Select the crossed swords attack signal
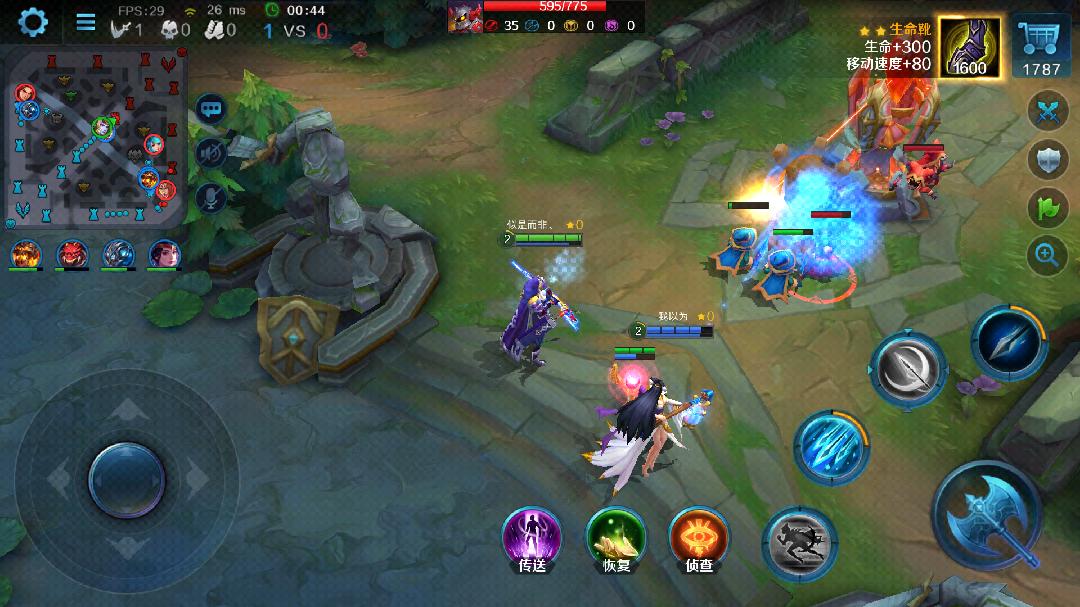Screen dimensions: 1080x607 coord(1047,110)
